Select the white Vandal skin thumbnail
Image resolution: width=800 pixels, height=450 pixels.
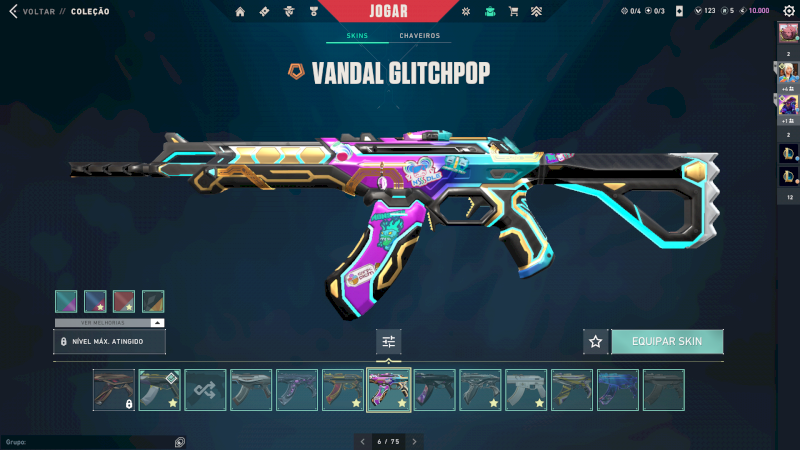click(526, 390)
